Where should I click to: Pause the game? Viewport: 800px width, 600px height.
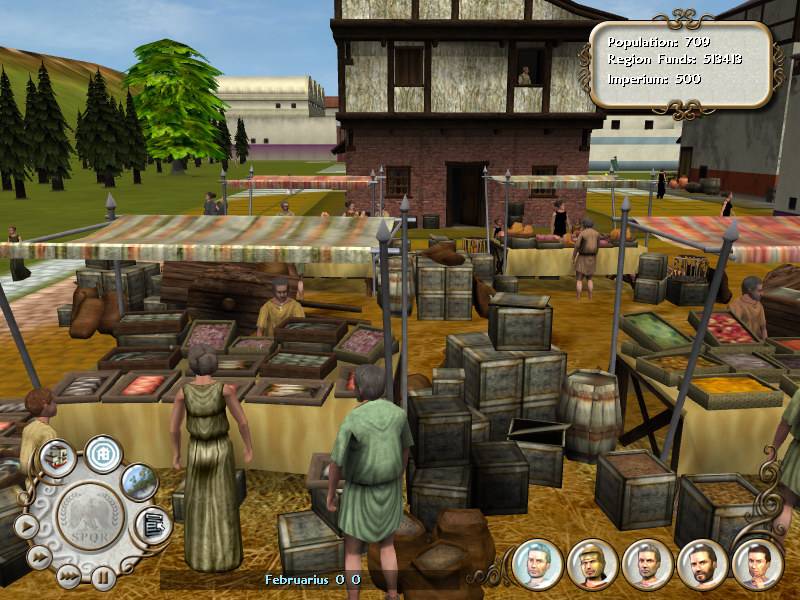click(102, 577)
